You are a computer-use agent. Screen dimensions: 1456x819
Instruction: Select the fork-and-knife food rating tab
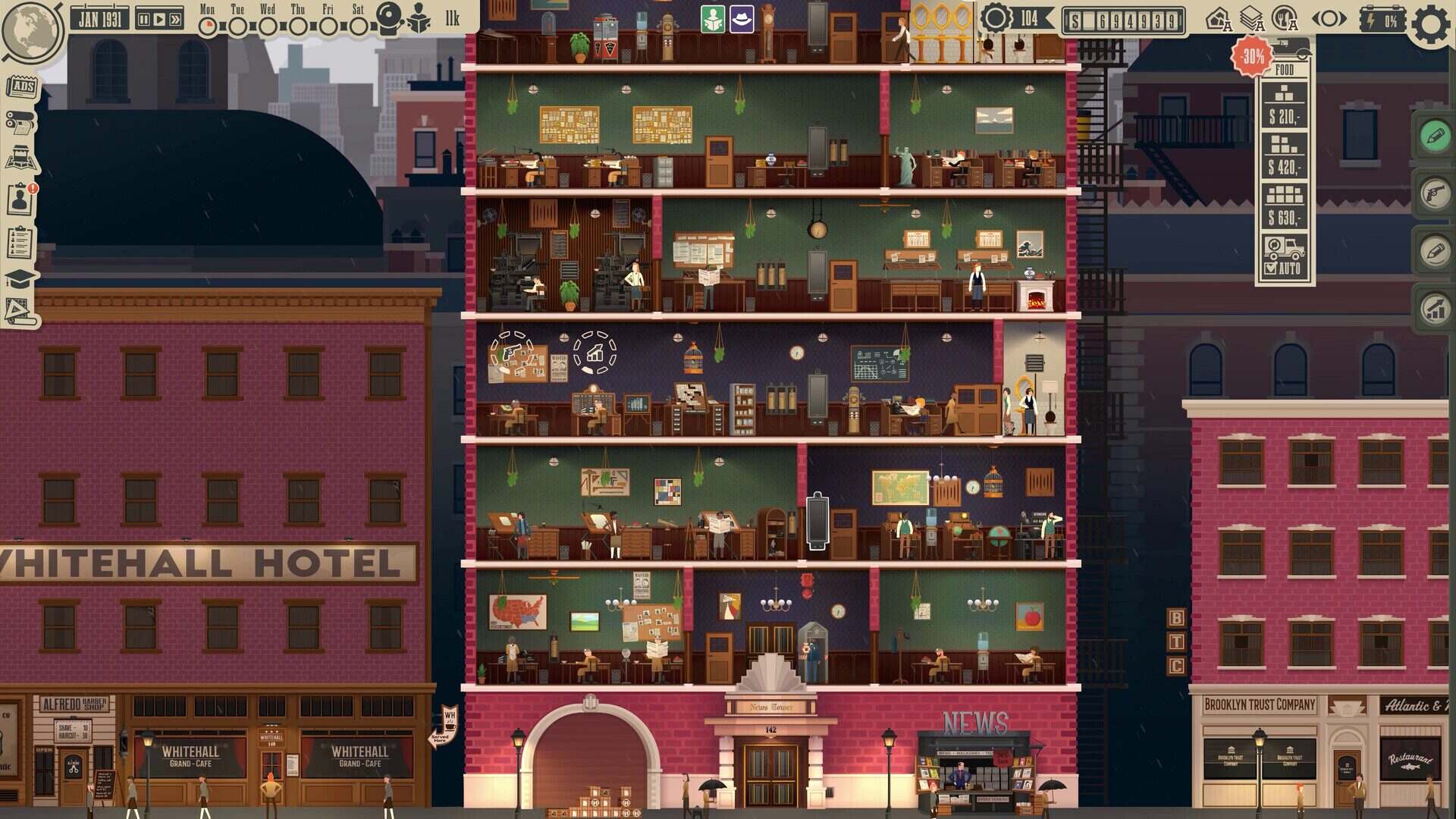pos(1285,19)
